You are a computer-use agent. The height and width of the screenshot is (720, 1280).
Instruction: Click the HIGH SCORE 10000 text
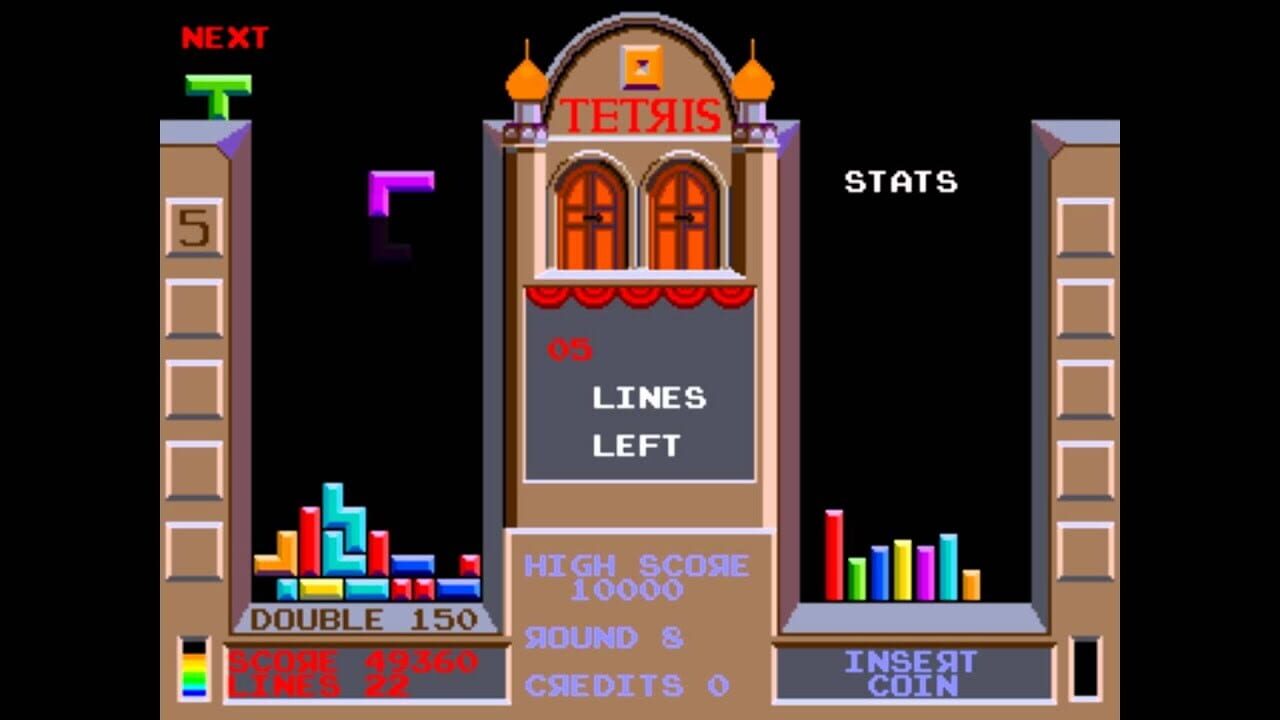(x=640, y=575)
